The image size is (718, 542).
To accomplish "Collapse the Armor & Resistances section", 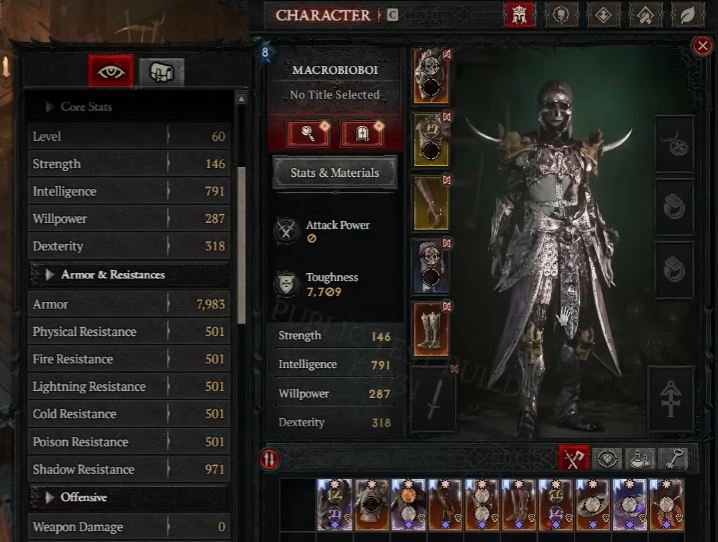I will tap(50, 274).
